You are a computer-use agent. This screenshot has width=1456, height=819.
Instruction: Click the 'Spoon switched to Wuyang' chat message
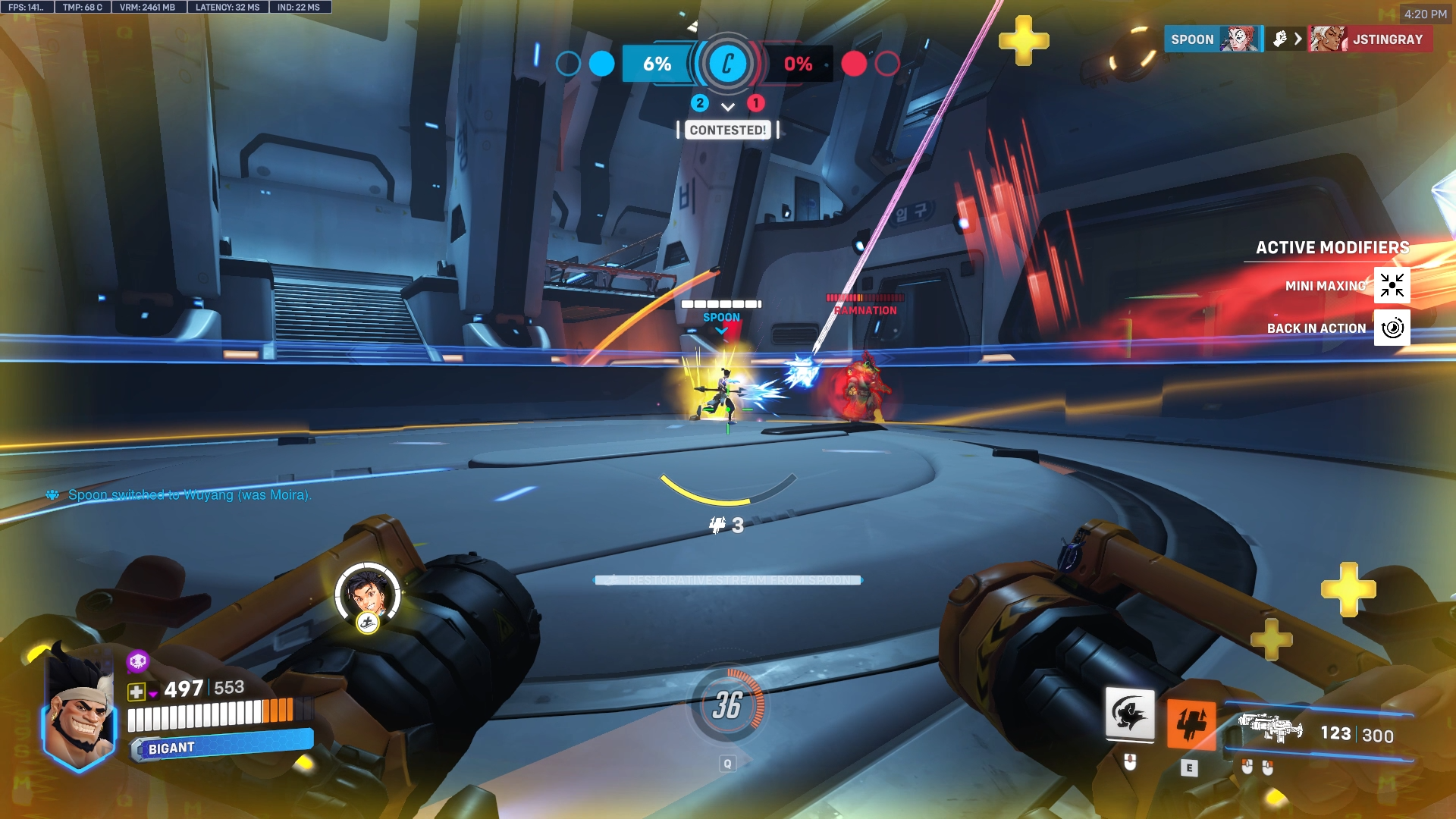click(x=190, y=494)
